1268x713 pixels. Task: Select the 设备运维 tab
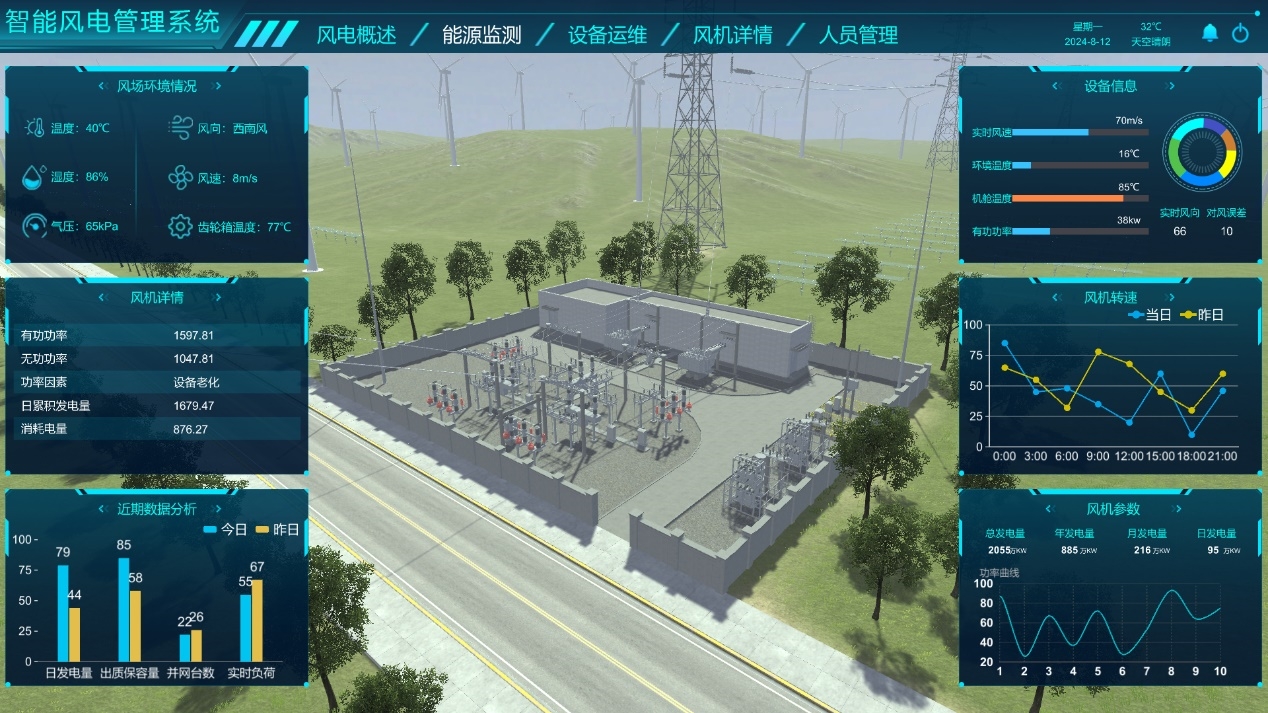point(607,35)
